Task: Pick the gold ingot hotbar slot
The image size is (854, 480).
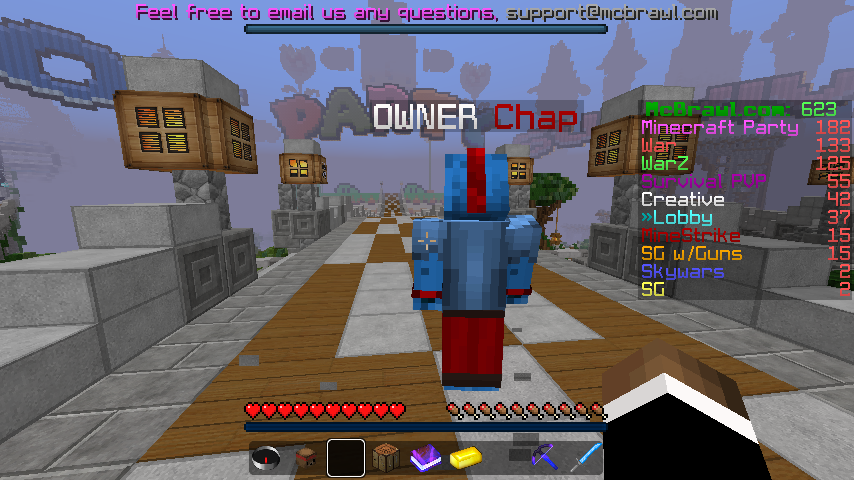Action: coord(467,459)
